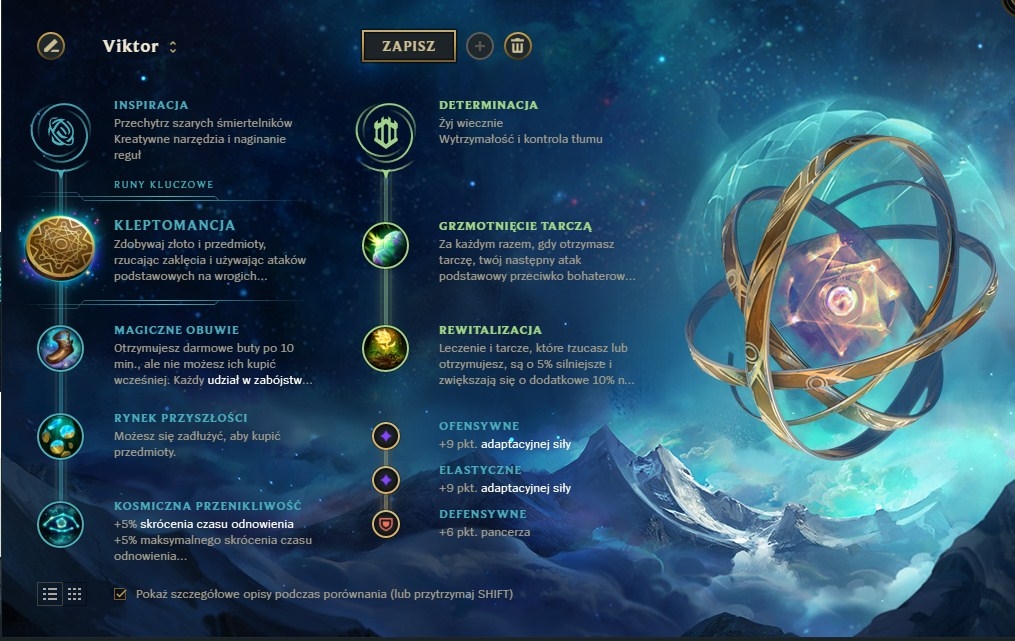Toggle the detailed descriptions checkbox
Screen dimensions: 1015x641
point(121,594)
